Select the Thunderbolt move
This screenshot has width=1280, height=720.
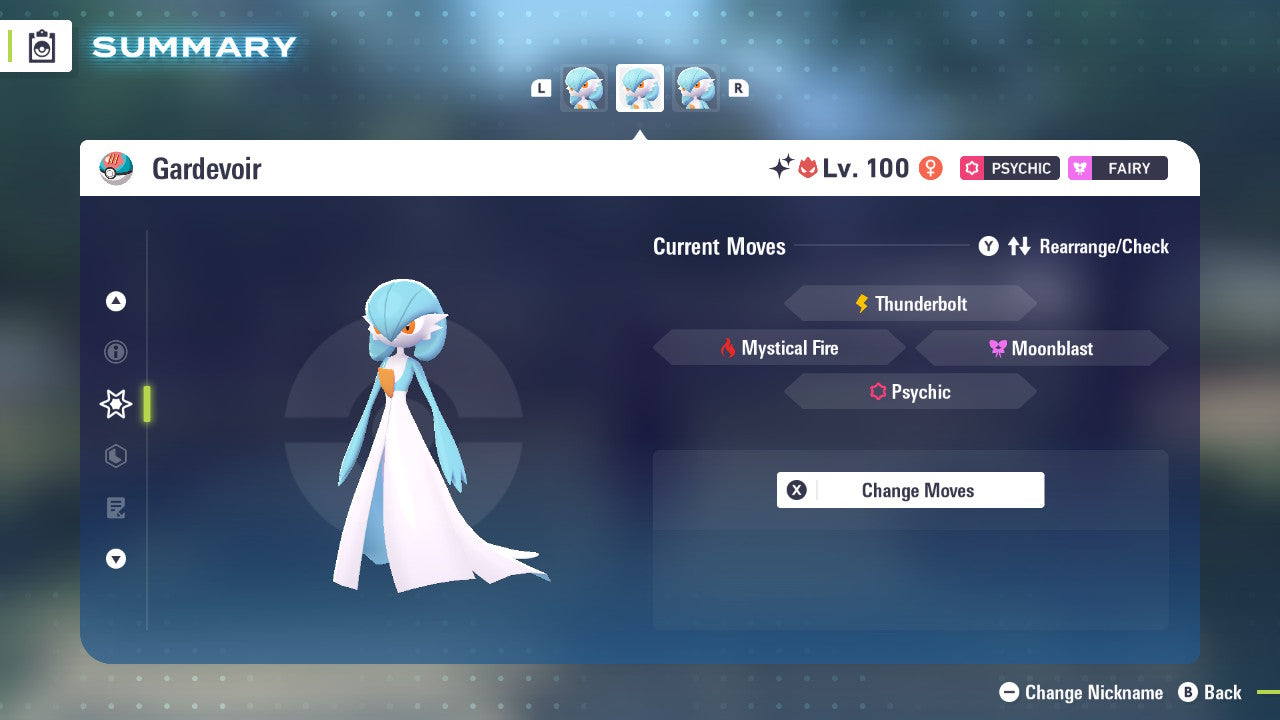click(910, 303)
